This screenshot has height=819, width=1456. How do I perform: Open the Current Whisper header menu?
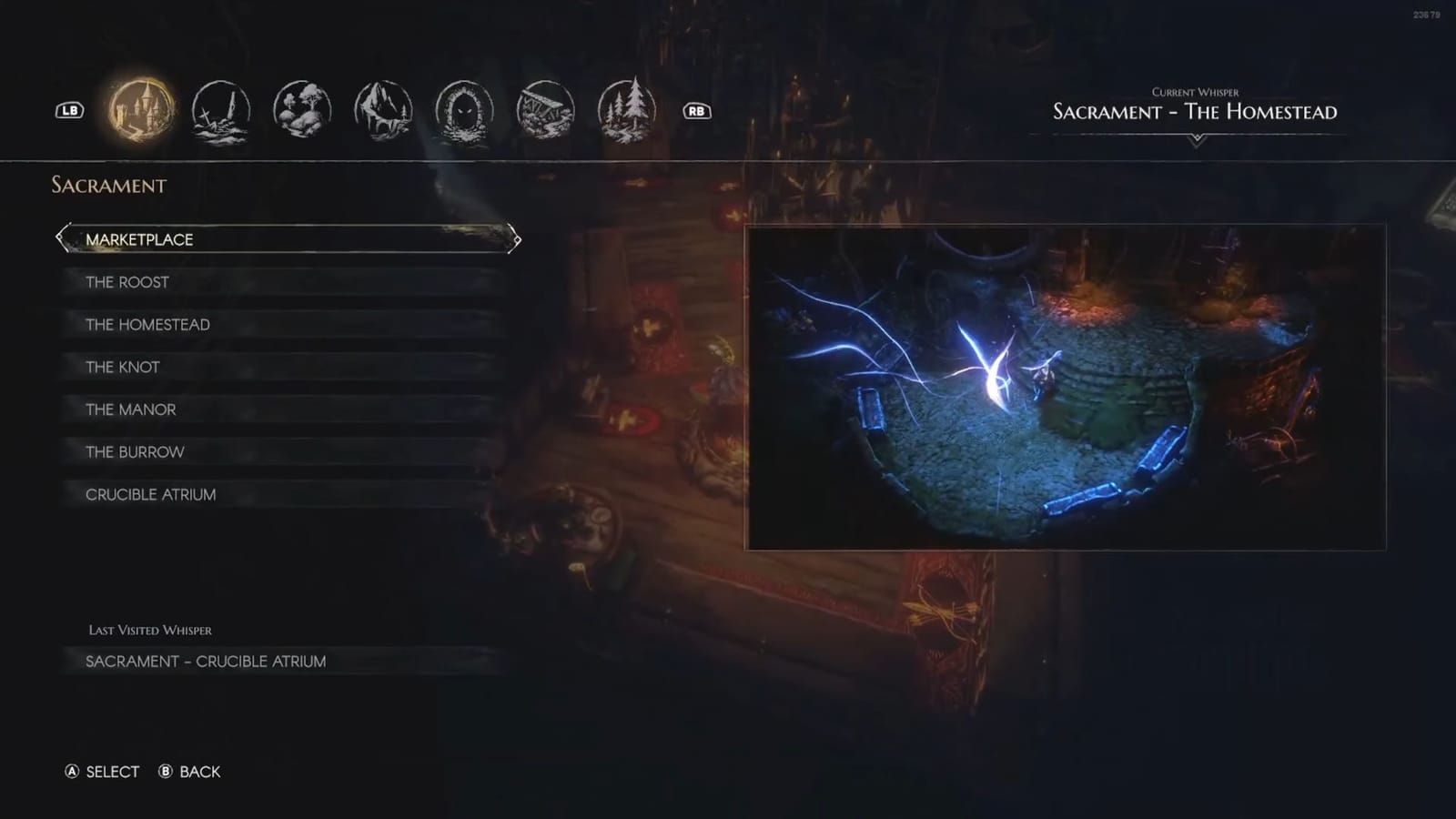1195,105
